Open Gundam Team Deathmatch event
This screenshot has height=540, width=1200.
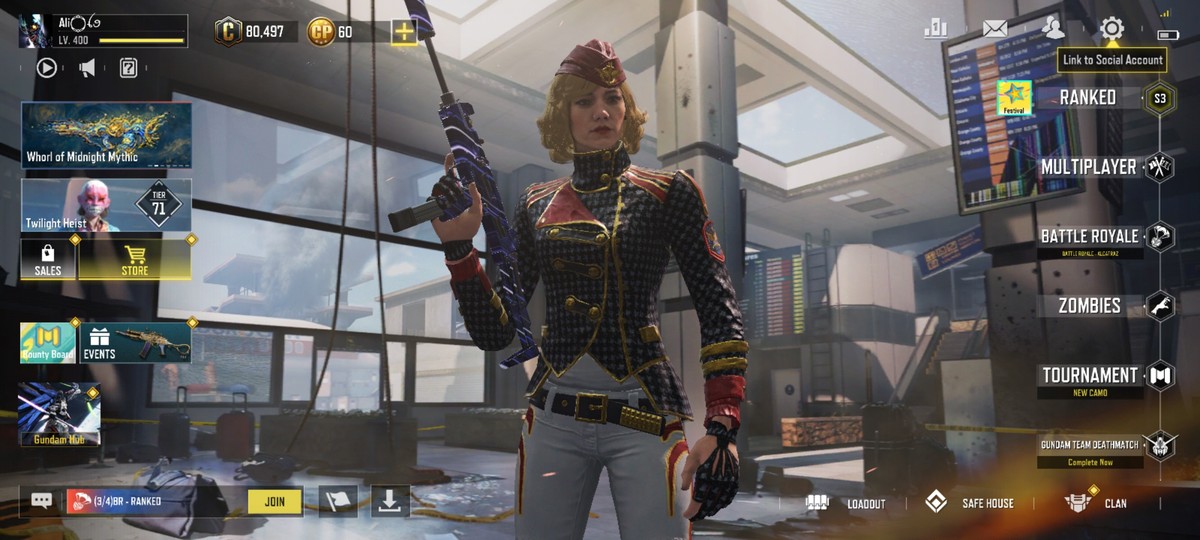pos(1089,445)
